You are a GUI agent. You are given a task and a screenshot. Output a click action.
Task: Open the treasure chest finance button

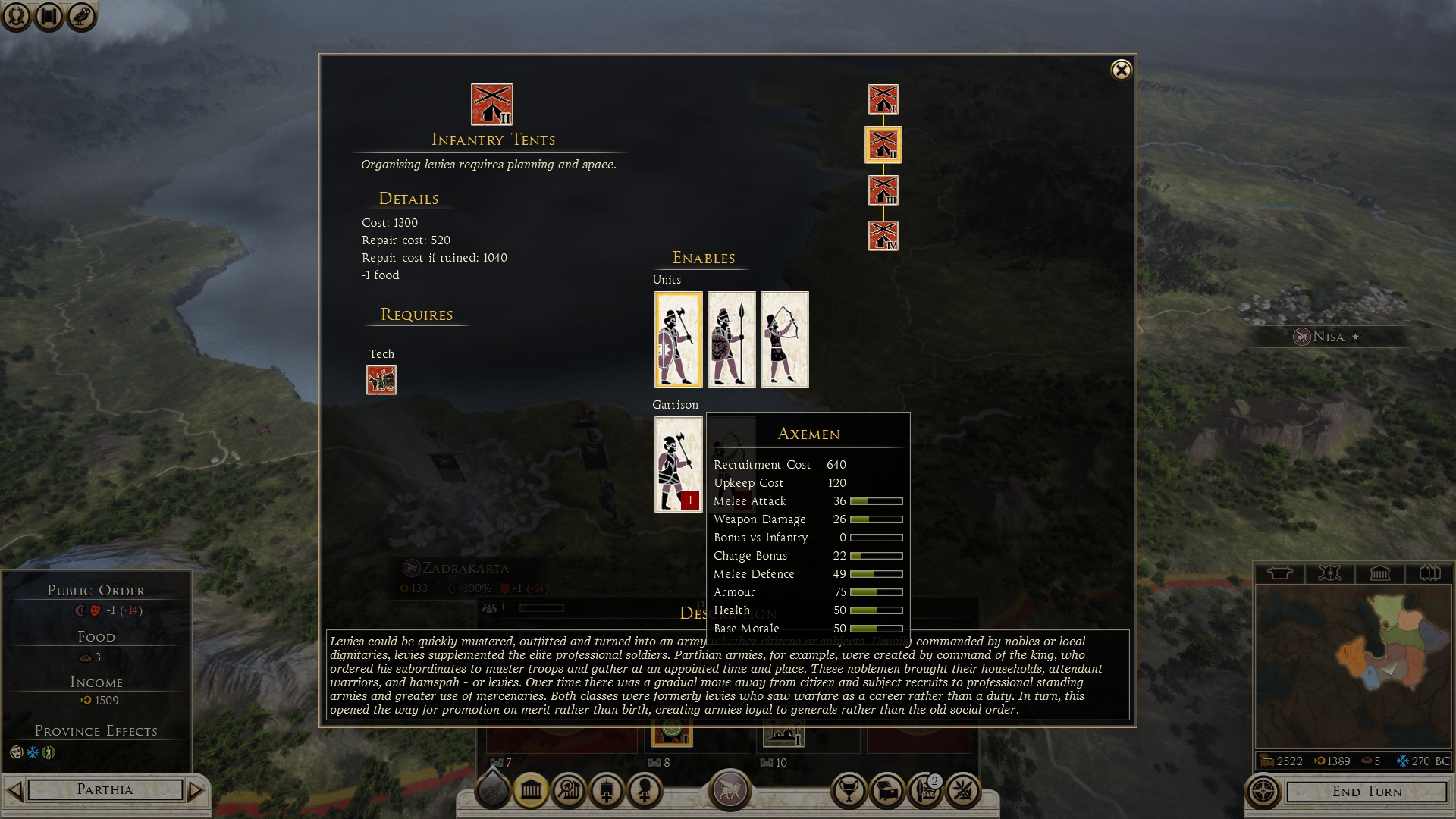tap(886, 792)
